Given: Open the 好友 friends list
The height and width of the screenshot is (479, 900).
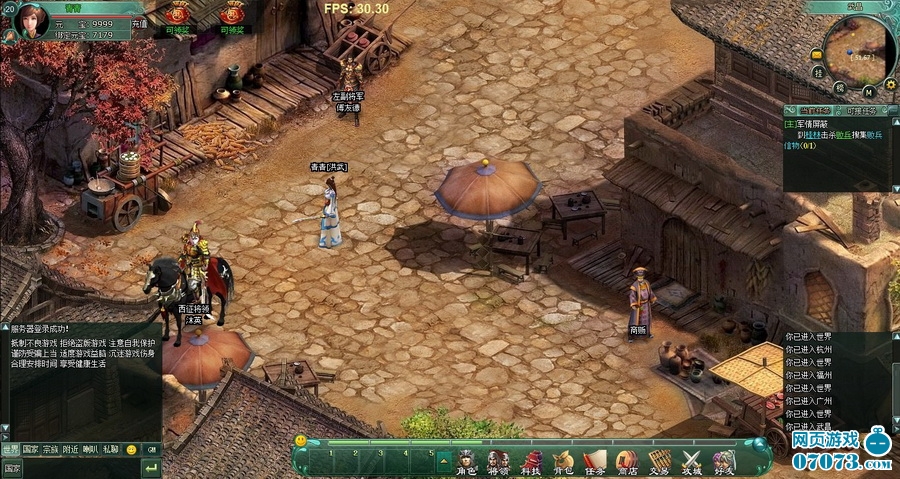Looking at the screenshot, I should pyautogui.click(x=724, y=462).
